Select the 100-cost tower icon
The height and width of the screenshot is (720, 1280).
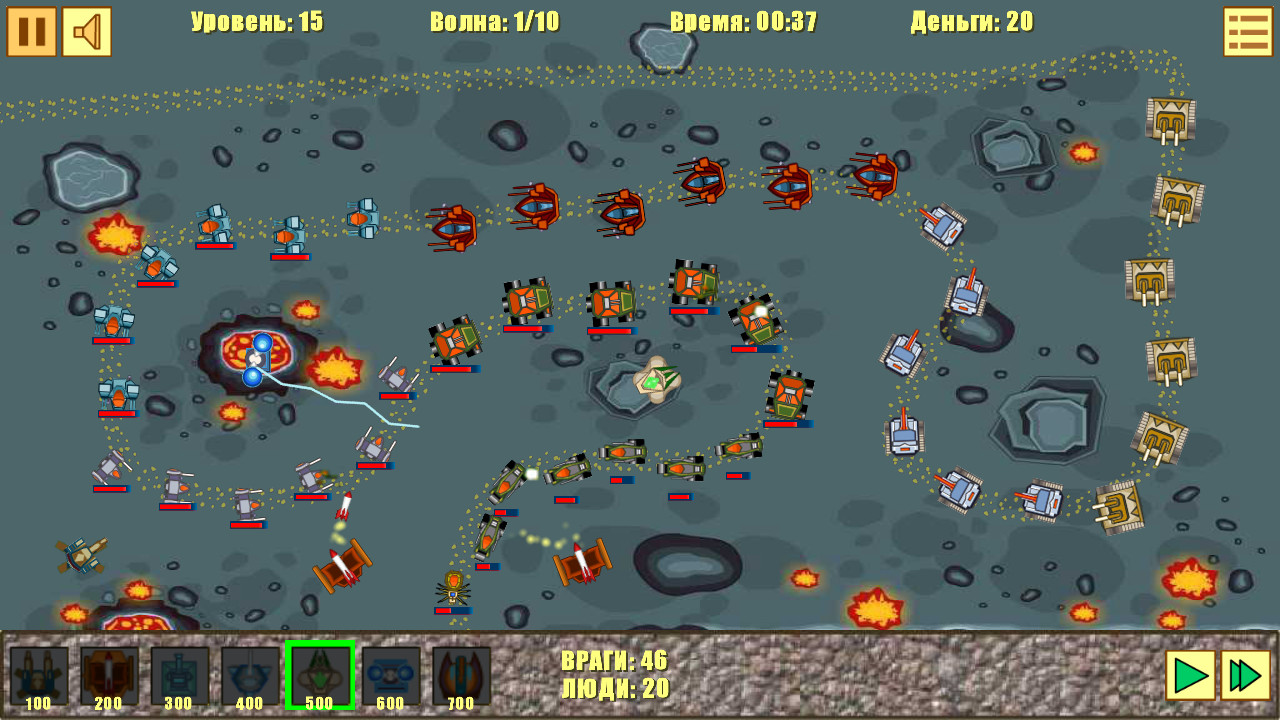40,676
